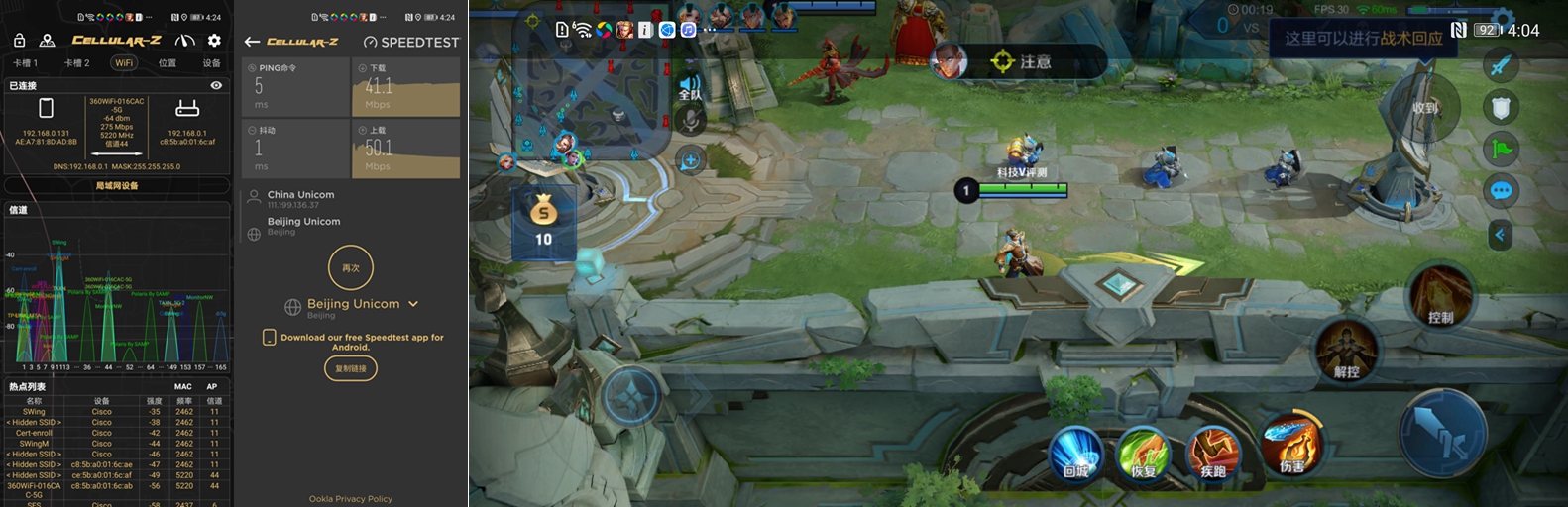This screenshot has height=507, width=1568.
Task: Cast the 解控 skill
Action: 1346,352
